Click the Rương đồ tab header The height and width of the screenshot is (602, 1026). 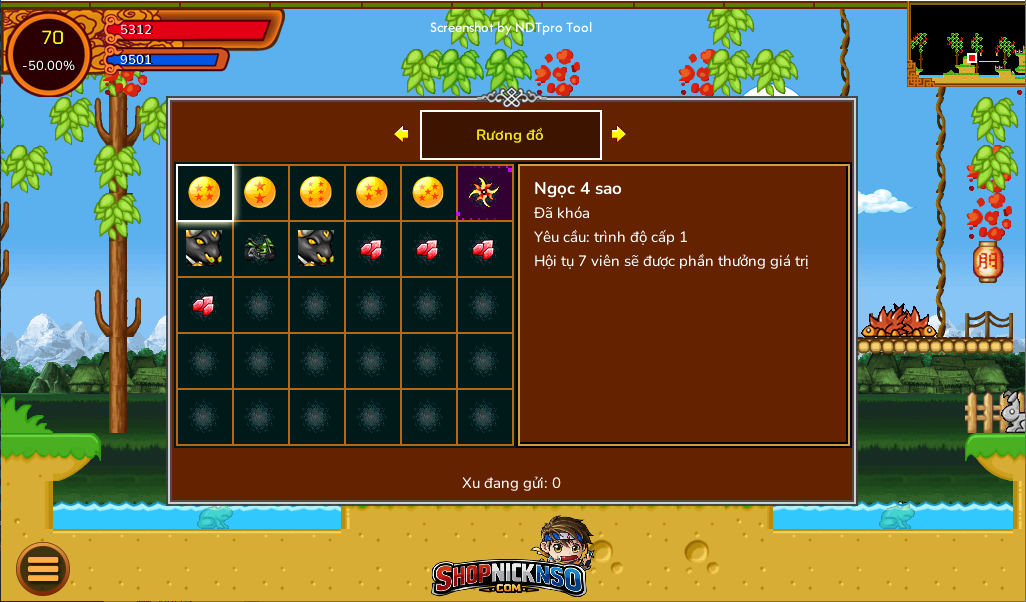510,135
